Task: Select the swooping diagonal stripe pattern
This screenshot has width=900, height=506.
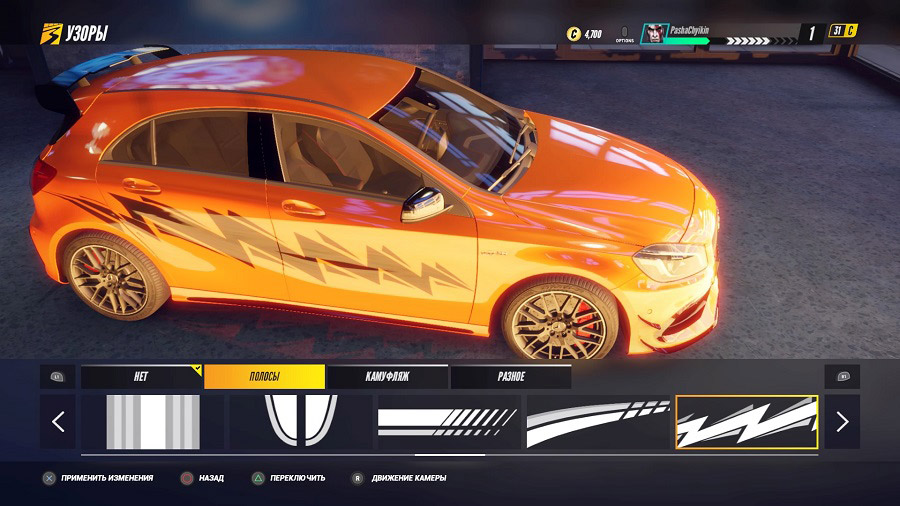Action: 598,422
